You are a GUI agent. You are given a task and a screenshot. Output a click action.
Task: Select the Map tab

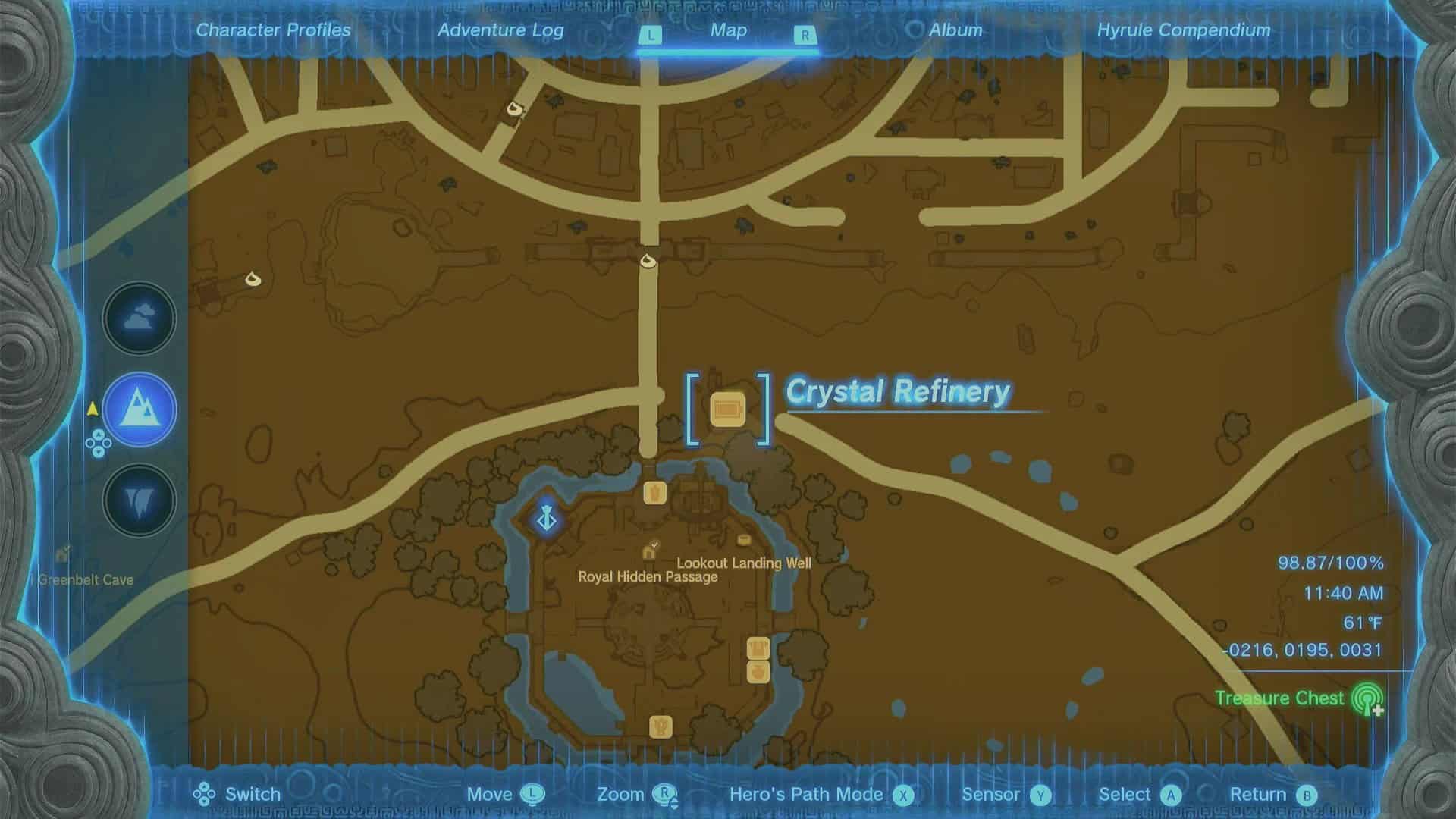(x=728, y=30)
